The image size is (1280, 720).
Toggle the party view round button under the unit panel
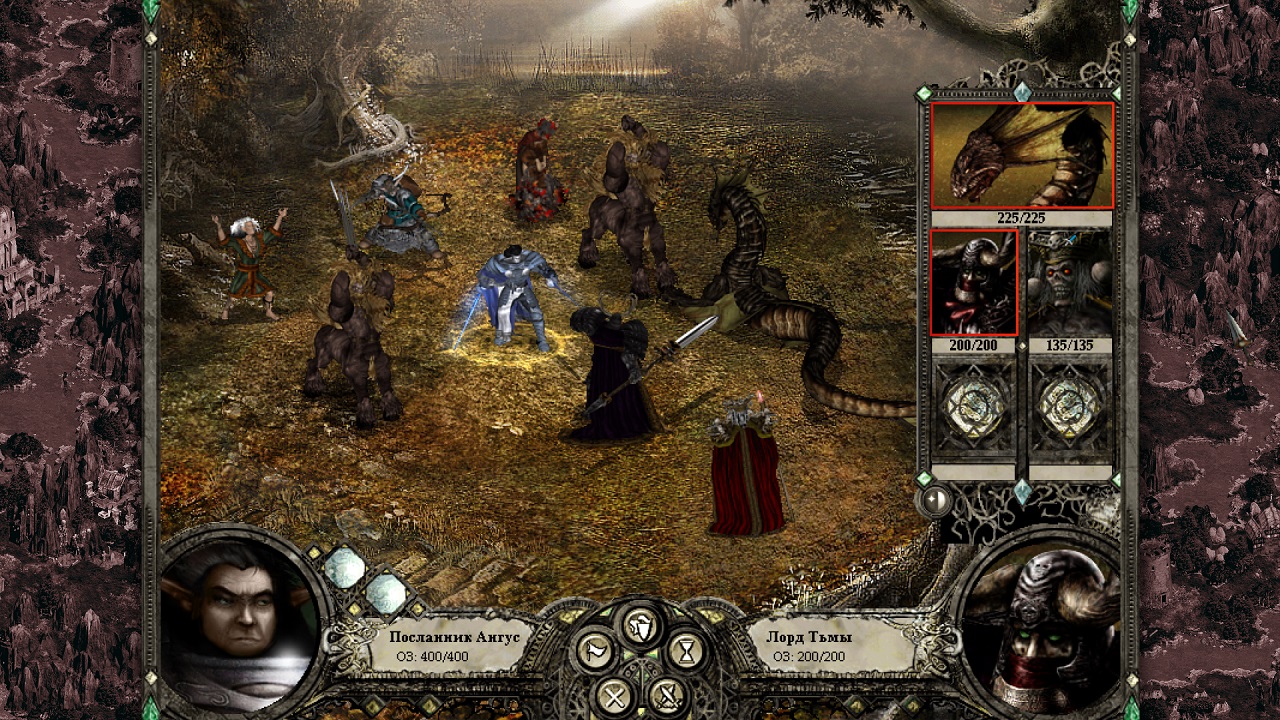pos(935,500)
